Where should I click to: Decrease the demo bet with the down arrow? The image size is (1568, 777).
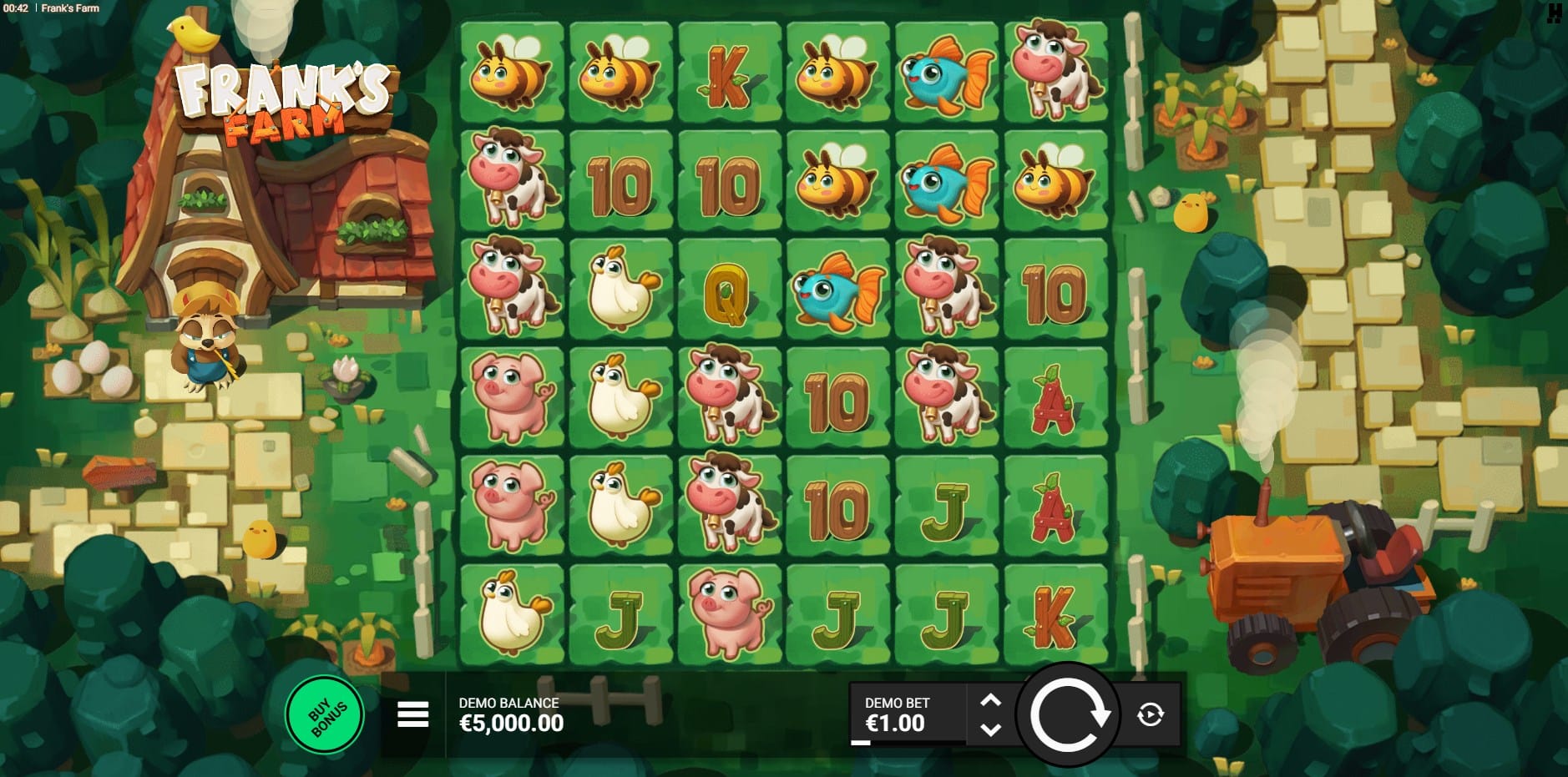[x=990, y=729]
